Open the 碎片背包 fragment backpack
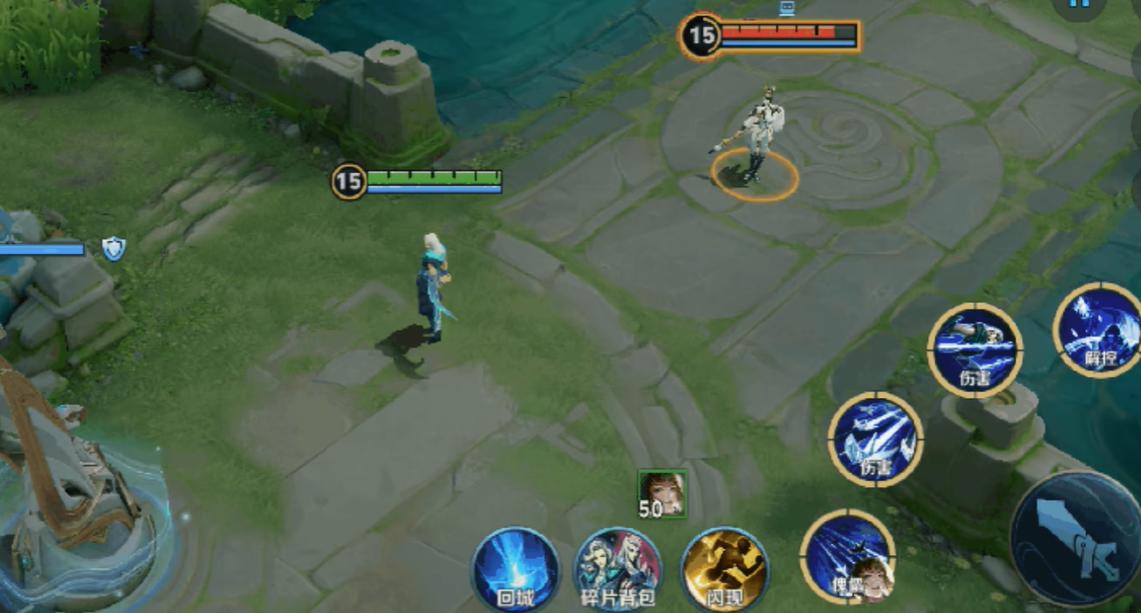The image size is (1141, 613). coord(617,568)
